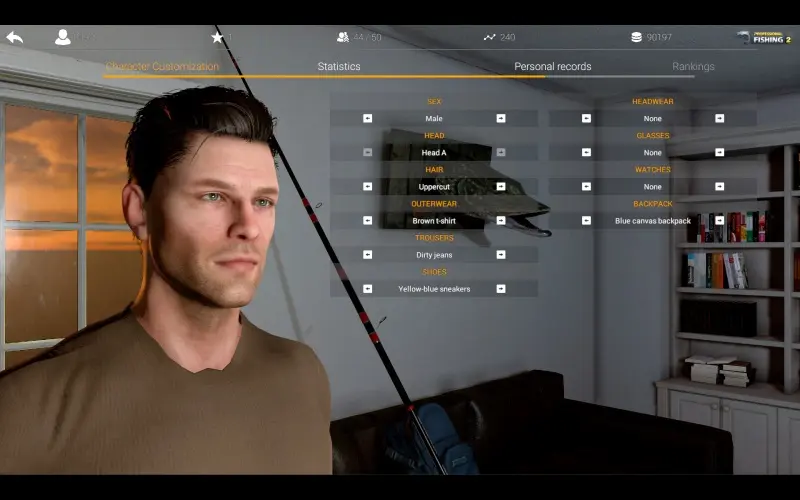Screen dimensions: 800x500
Task: Open the Personal records tab
Action: coord(552,67)
